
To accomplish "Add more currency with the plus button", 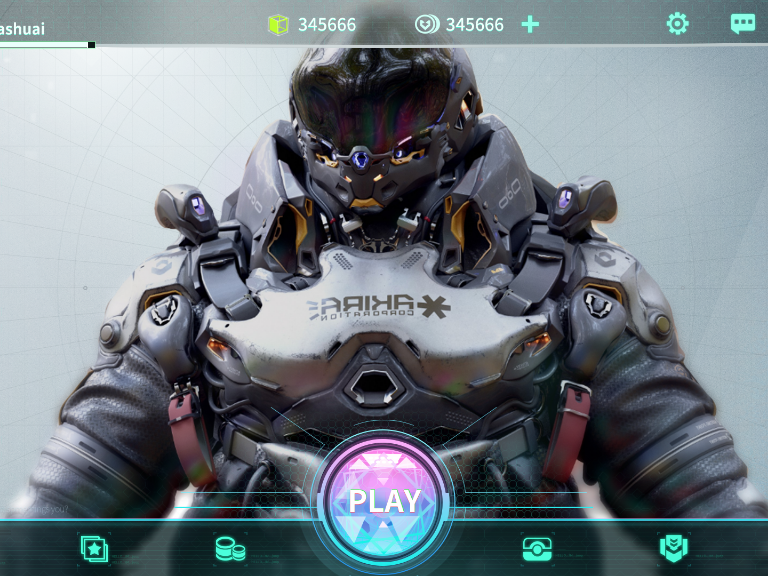I will click(530, 24).
